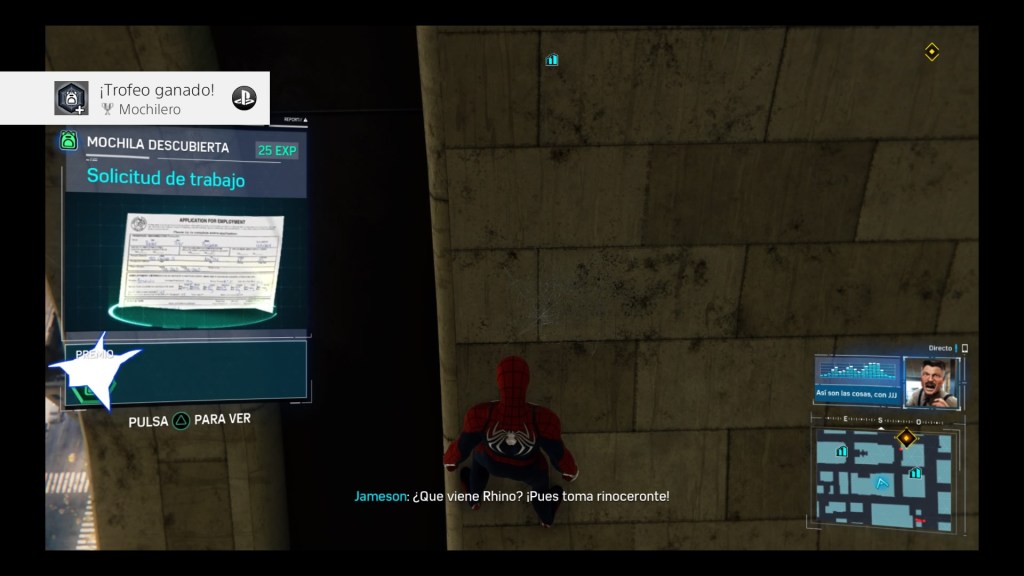Select the yellow diamond objective marker on minimap
The height and width of the screenshot is (576, 1024).
point(906,438)
